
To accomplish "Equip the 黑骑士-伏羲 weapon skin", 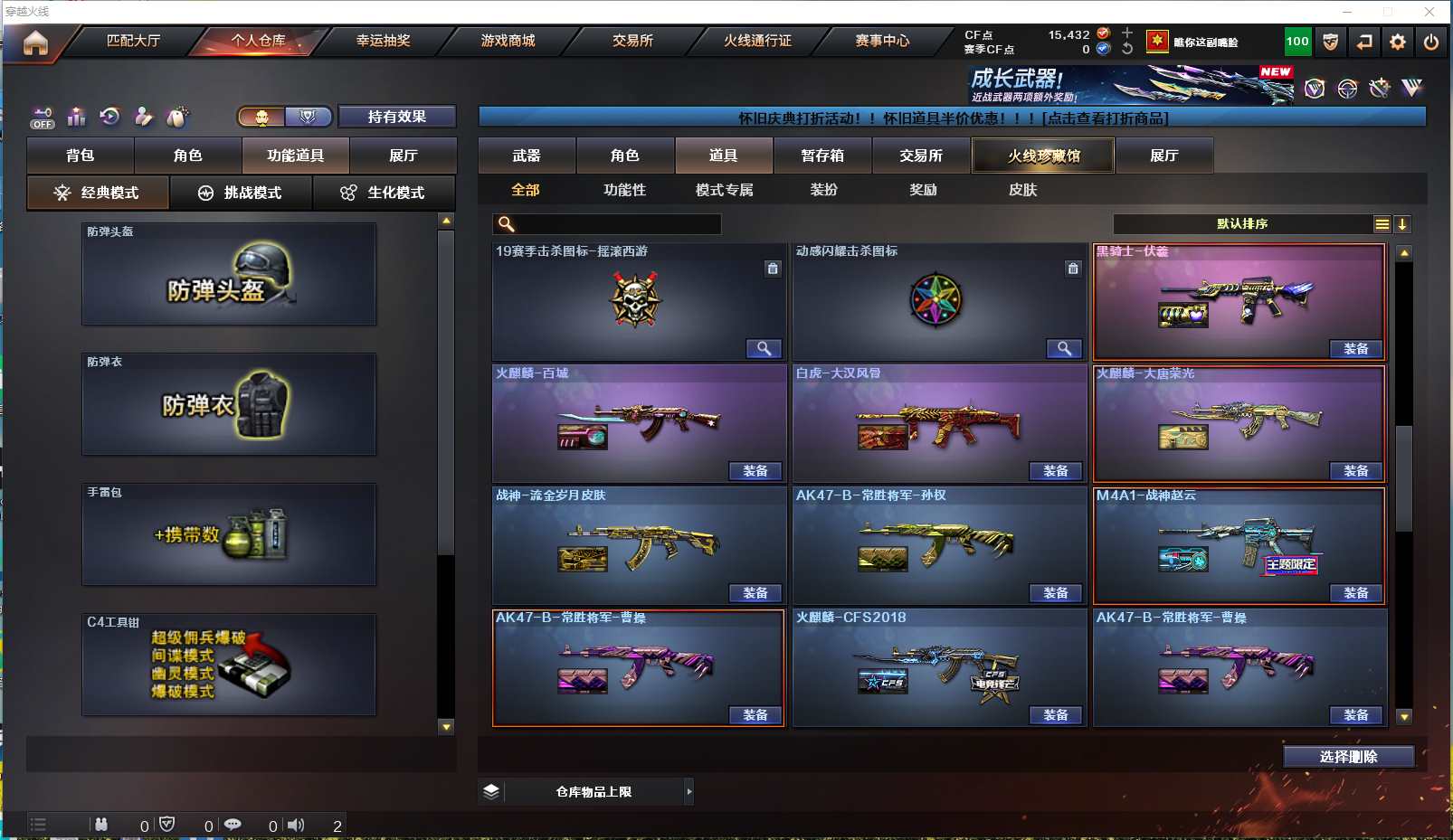I will point(1355,349).
